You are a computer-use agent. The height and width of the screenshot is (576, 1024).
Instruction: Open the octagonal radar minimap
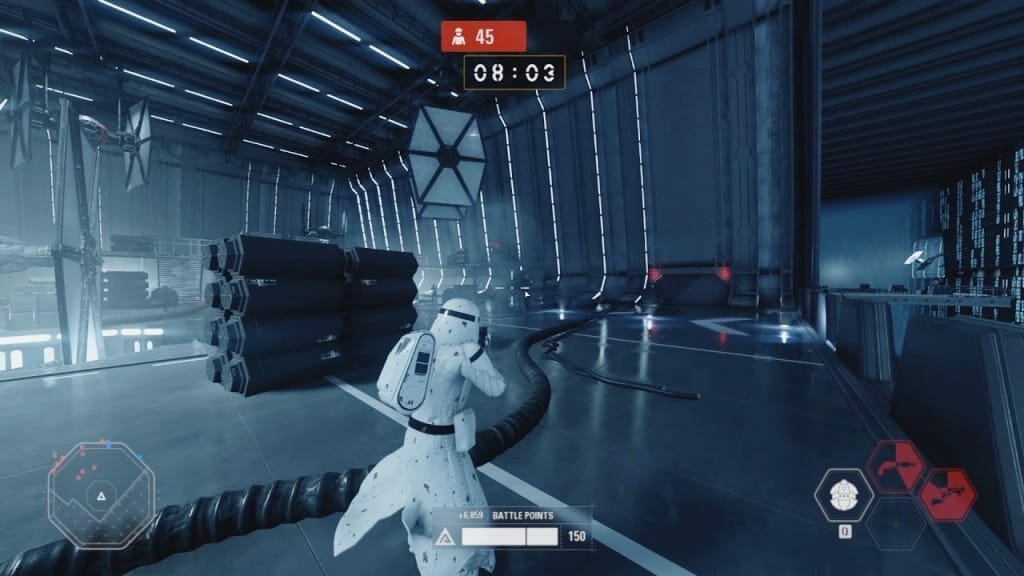[102, 494]
